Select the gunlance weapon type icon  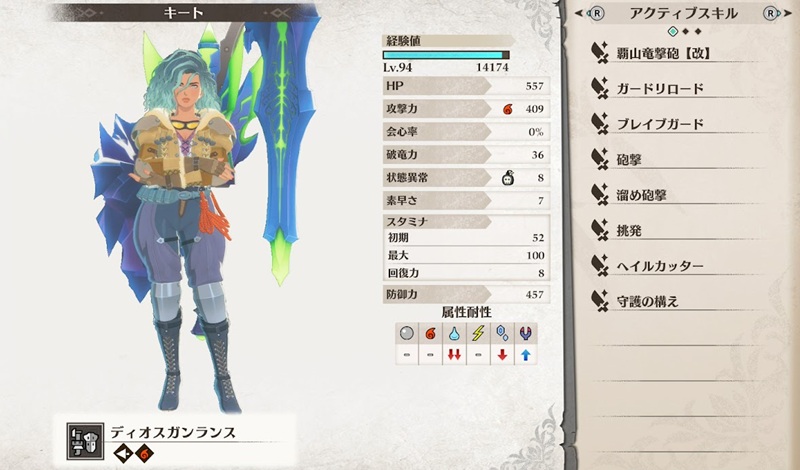point(82,437)
